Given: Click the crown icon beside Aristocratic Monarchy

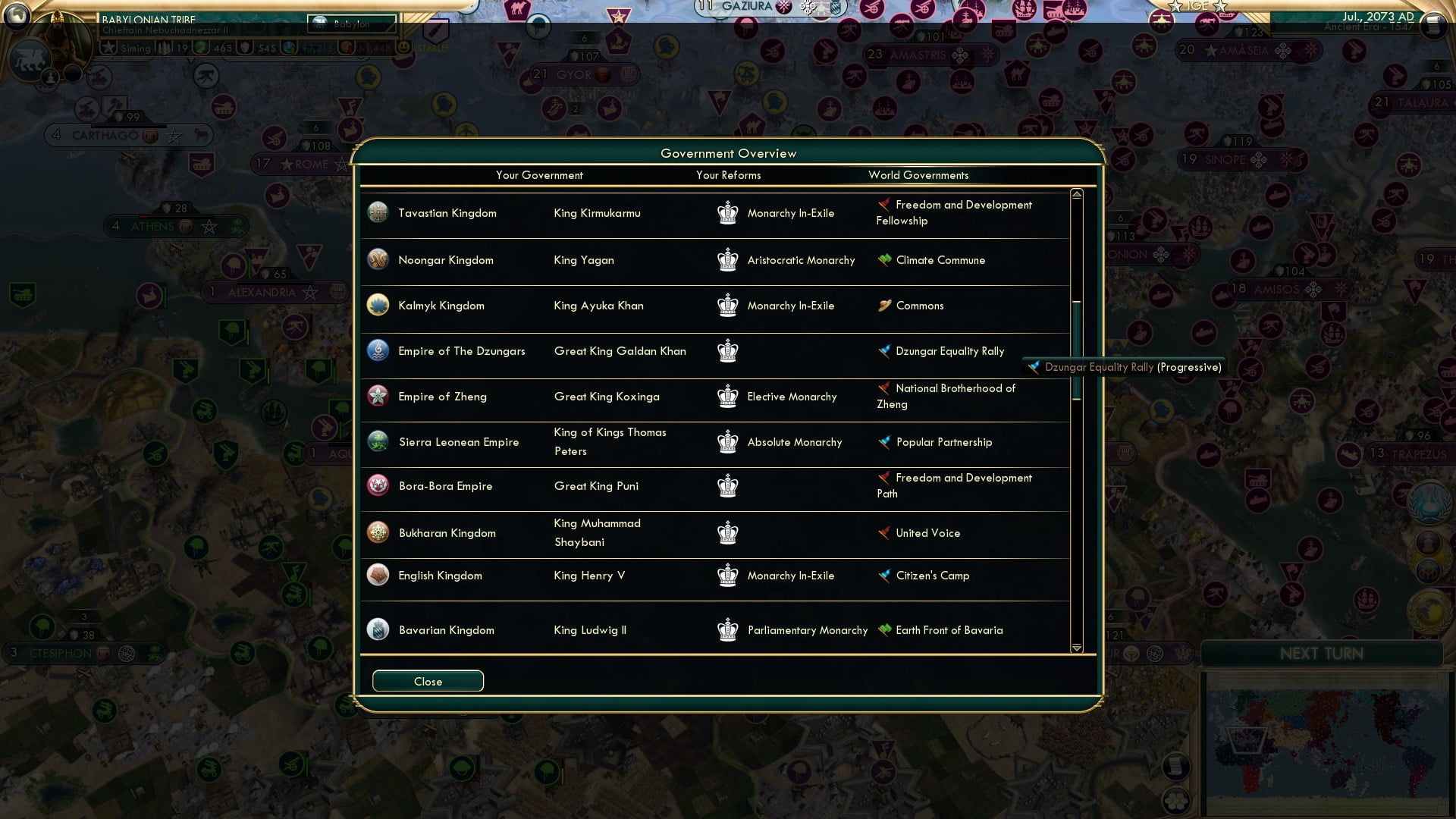Looking at the screenshot, I should tap(728, 260).
